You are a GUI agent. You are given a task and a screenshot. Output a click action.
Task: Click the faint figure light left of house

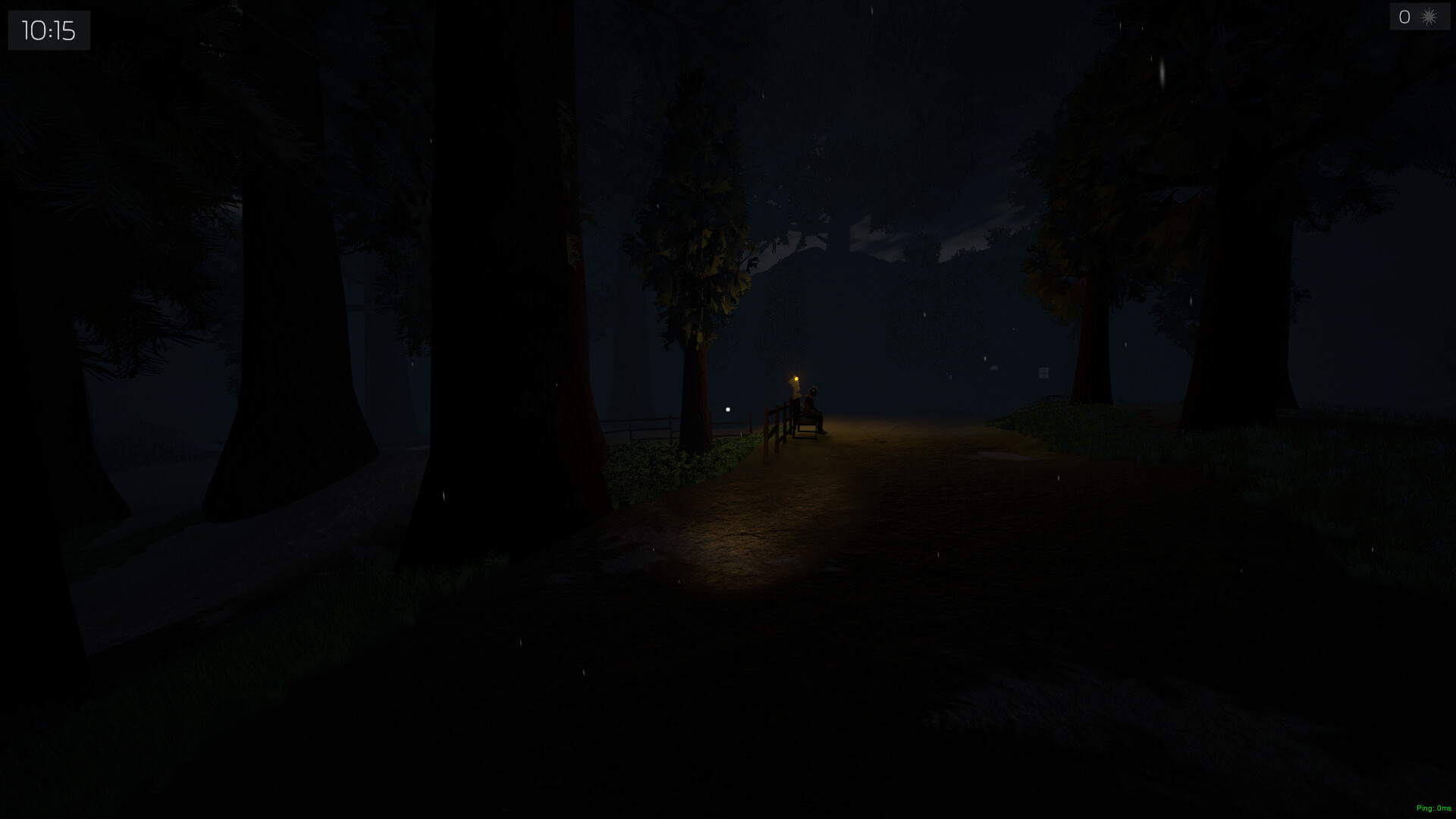pyautogui.click(x=949, y=375)
